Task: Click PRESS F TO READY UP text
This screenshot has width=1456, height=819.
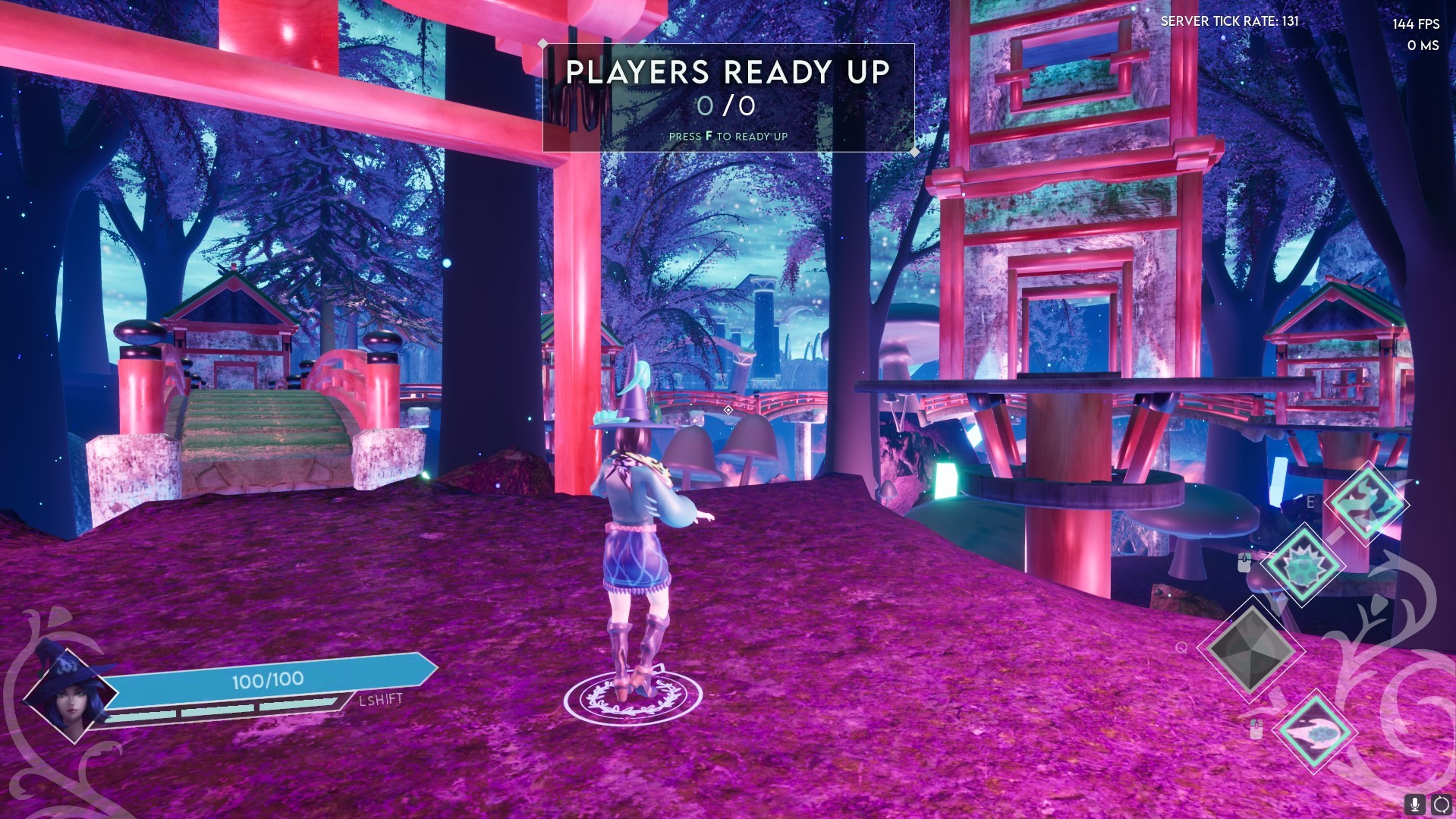Action: [728, 136]
